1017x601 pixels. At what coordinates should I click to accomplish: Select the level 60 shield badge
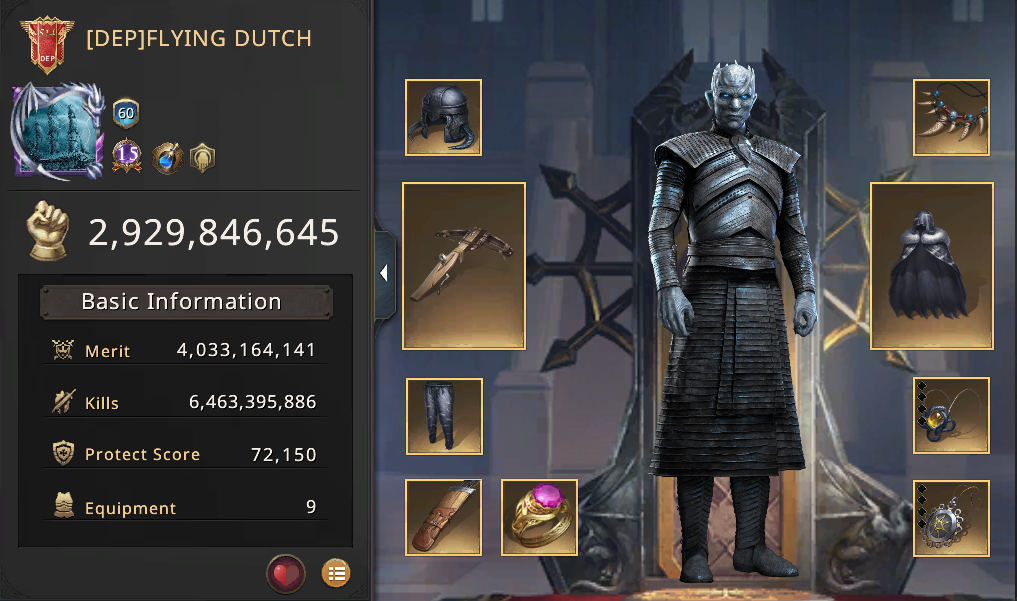coord(126,113)
